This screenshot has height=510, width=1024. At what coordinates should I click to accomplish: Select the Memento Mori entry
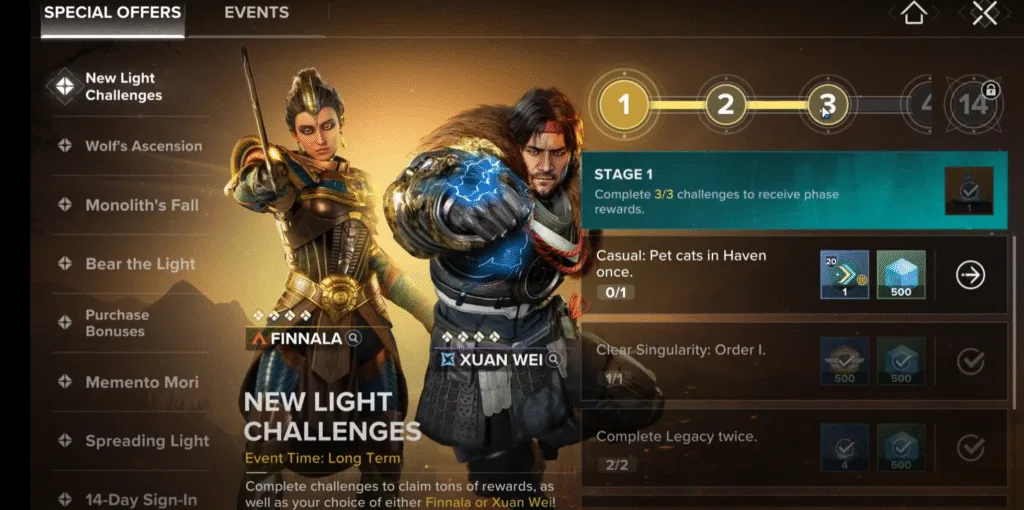pos(141,382)
